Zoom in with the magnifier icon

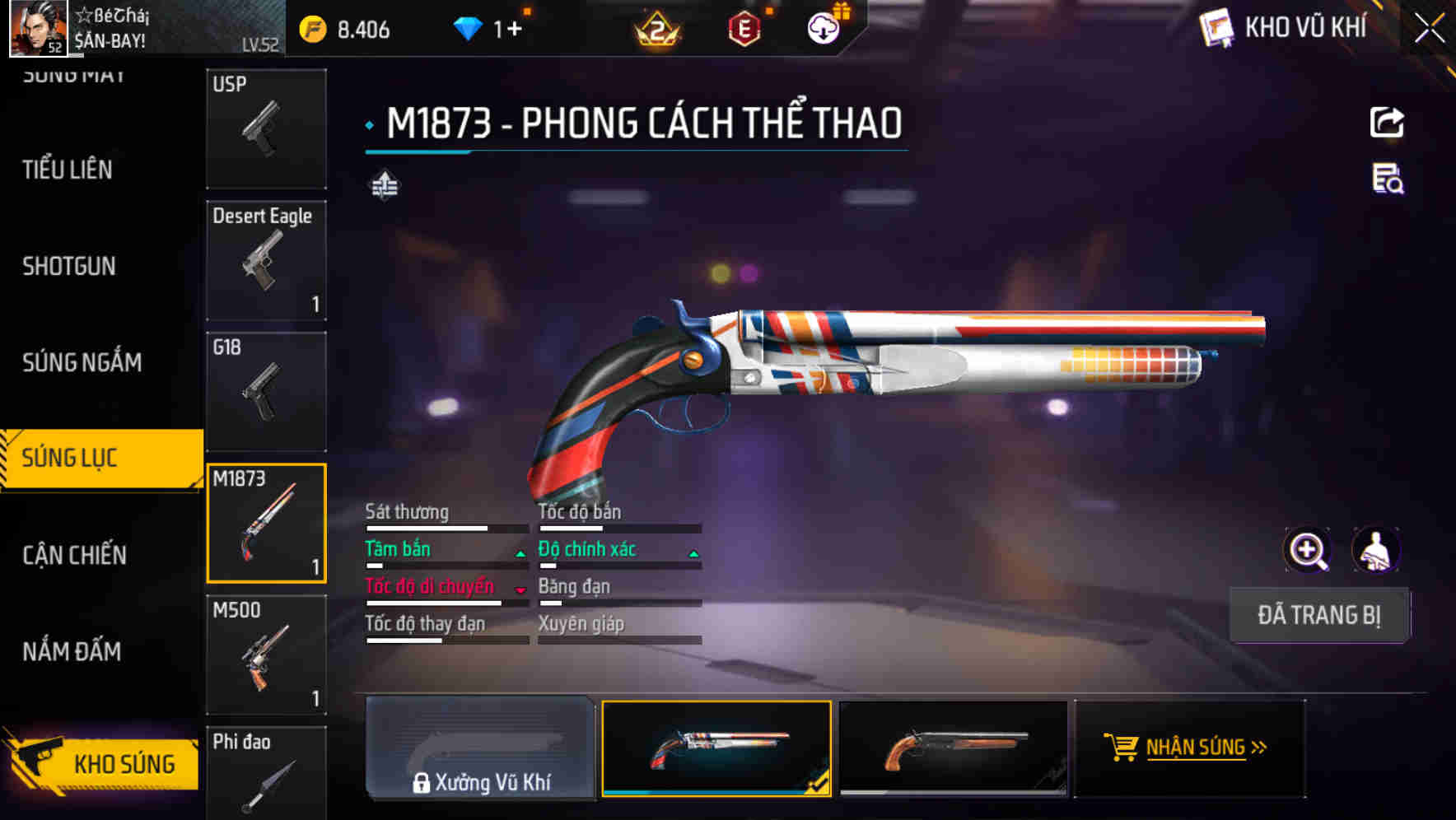click(1307, 550)
